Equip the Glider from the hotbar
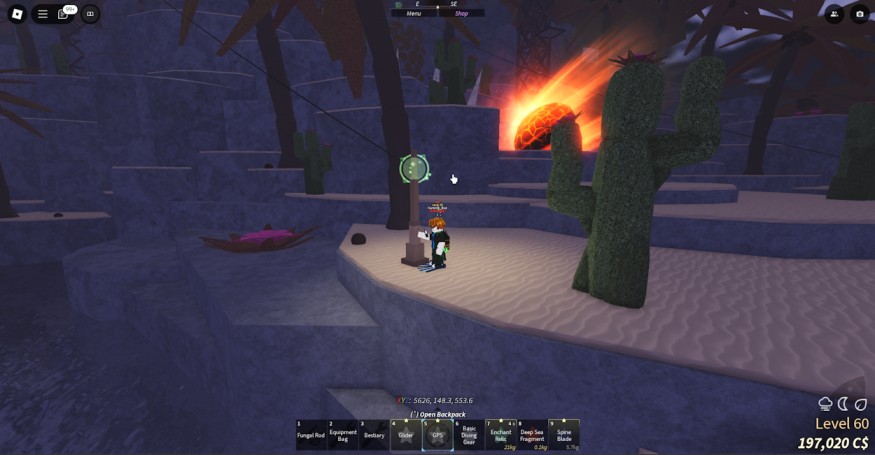This screenshot has height=455, width=875. click(405, 435)
